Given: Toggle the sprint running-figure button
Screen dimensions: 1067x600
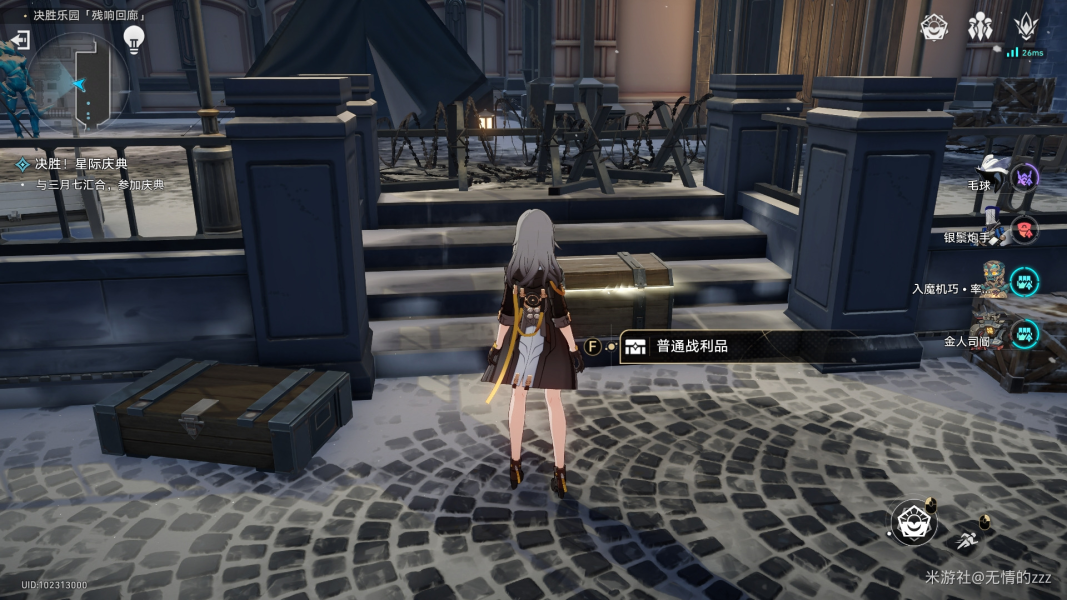Looking at the screenshot, I should tap(965, 542).
